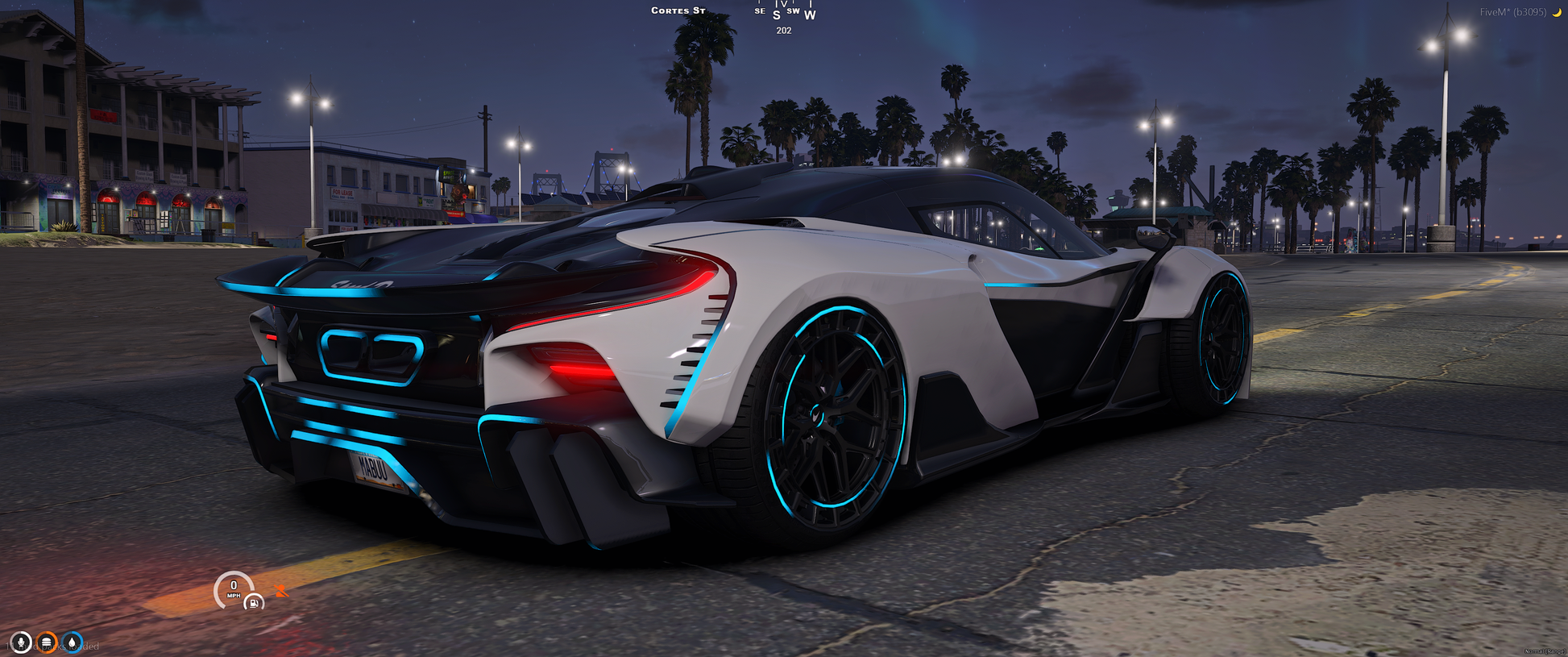The height and width of the screenshot is (657, 1568).
Task: Click the microphone voice status icon
Action: [21, 642]
